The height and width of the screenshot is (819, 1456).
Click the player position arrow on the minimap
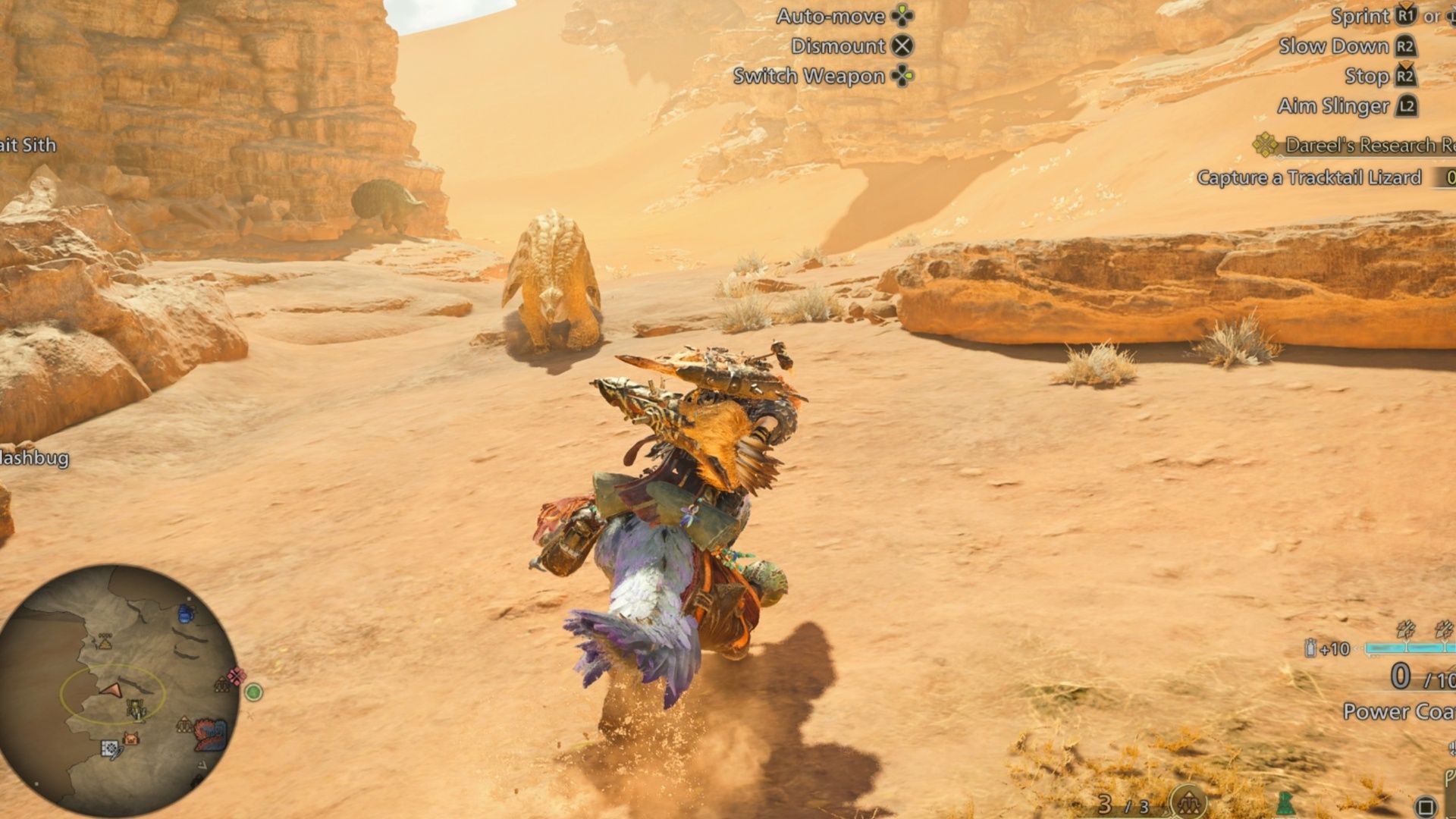(112, 692)
